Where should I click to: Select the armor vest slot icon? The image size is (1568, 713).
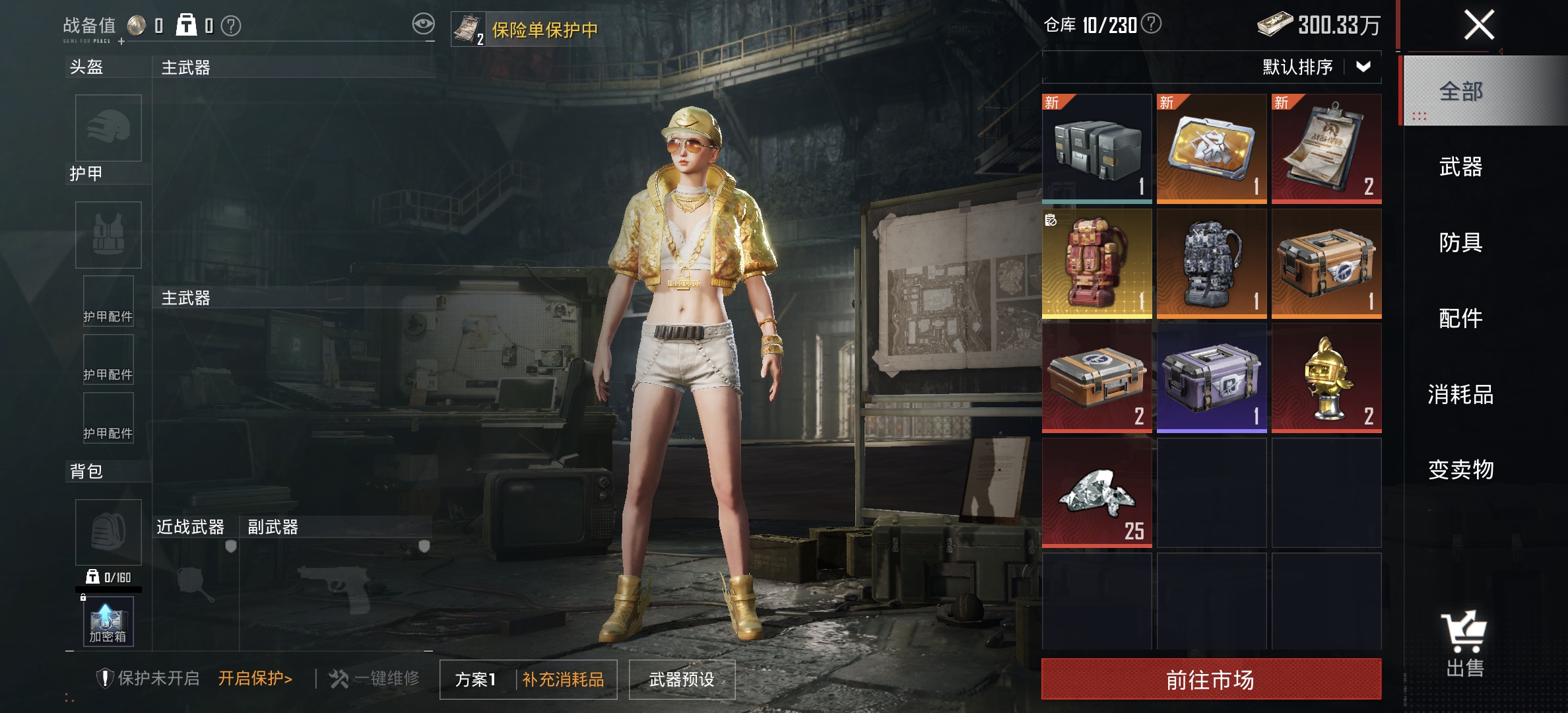point(108,234)
